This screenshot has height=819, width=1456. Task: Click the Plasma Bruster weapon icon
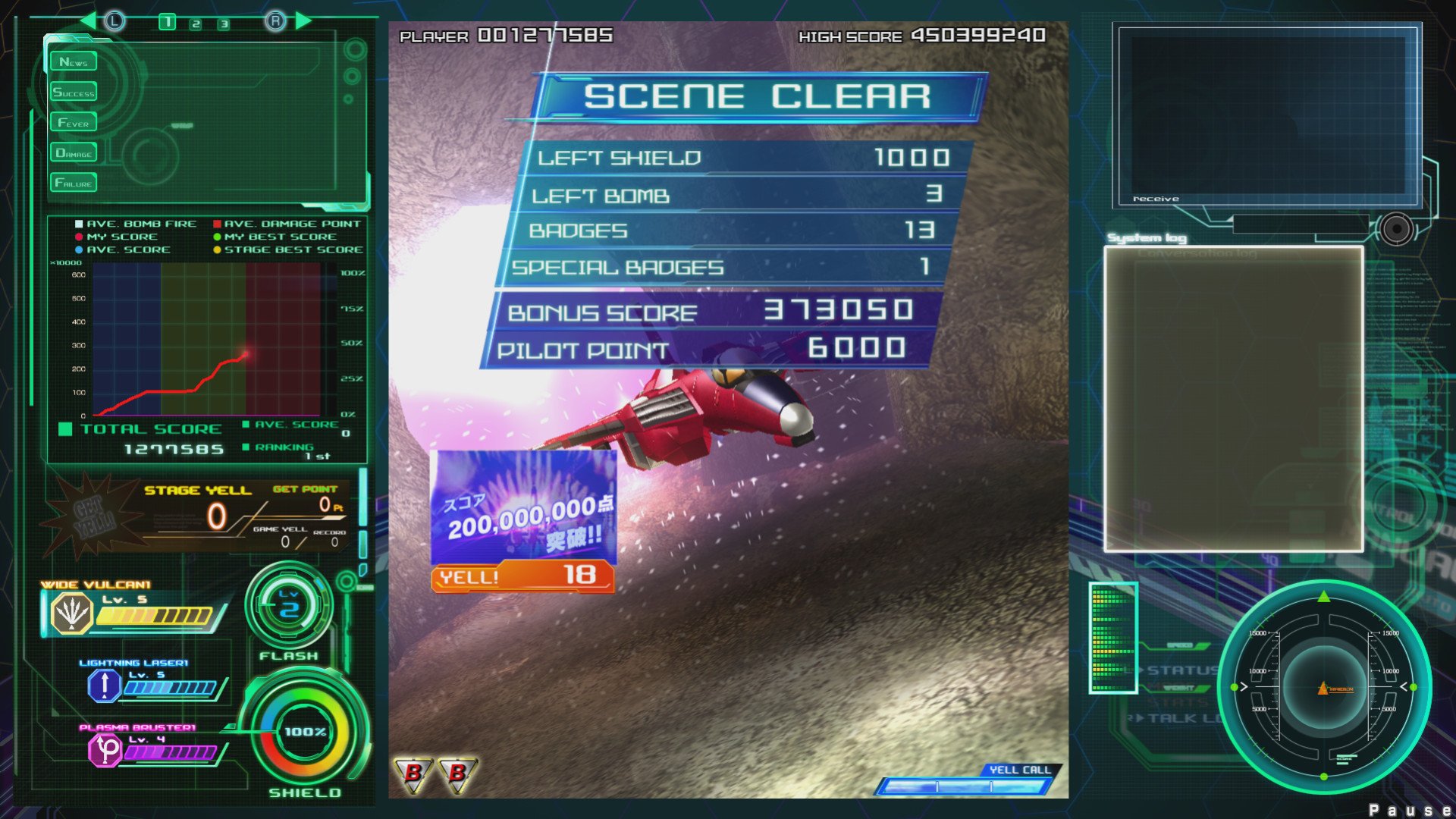click(105, 751)
